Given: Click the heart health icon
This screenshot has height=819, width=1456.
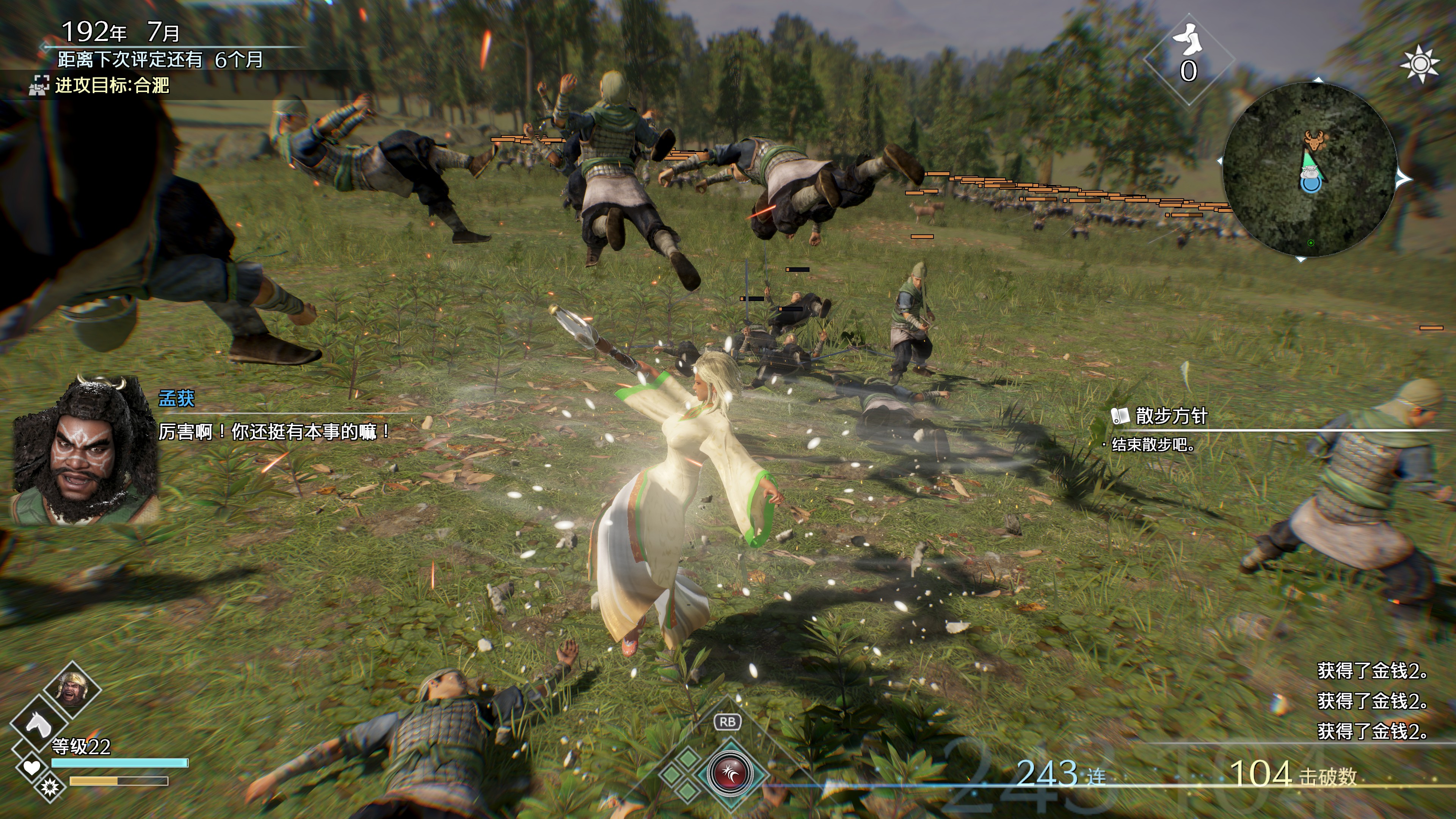Looking at the screenshot, I should pyautogui.click(x=31, y=767).
